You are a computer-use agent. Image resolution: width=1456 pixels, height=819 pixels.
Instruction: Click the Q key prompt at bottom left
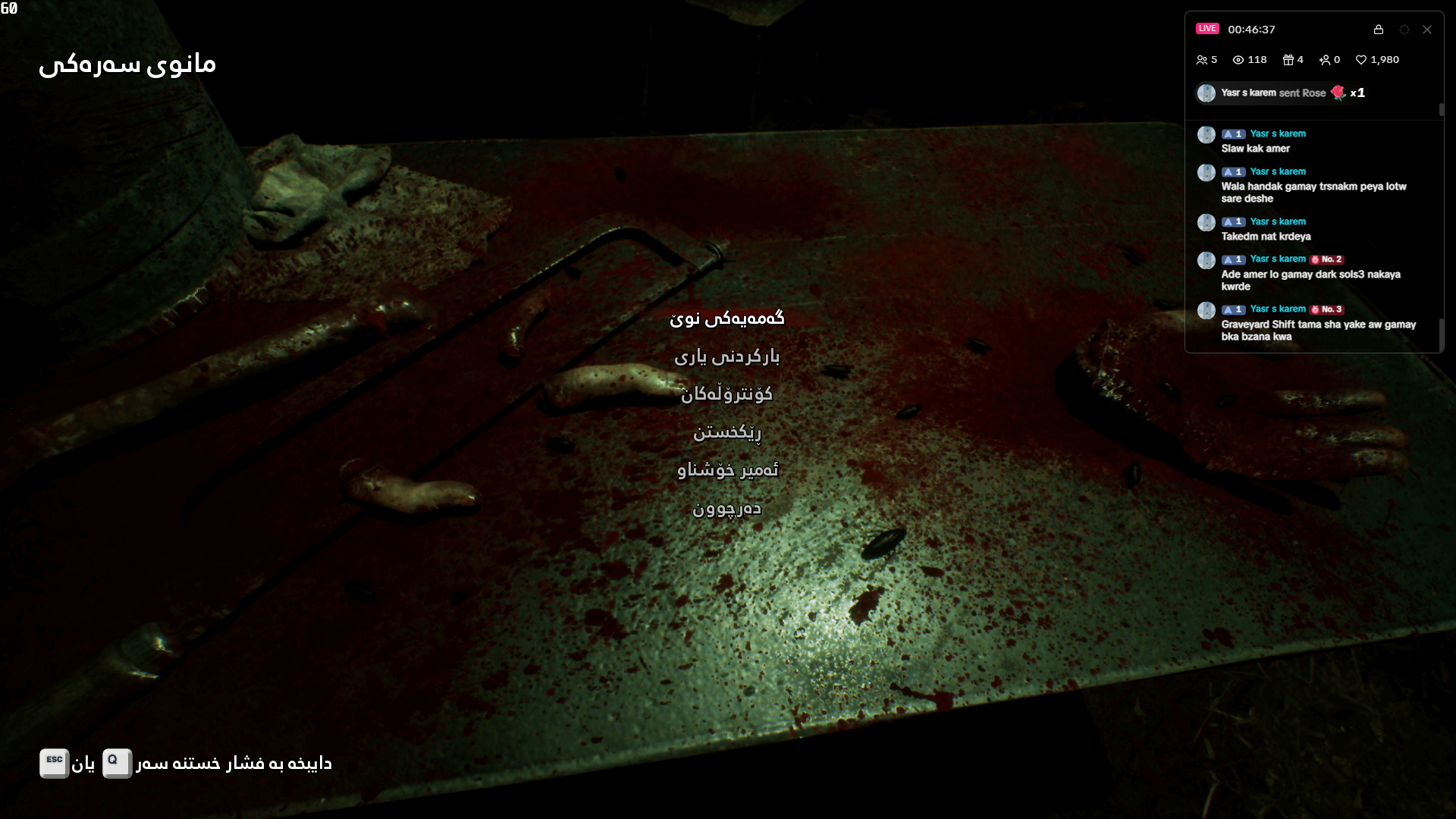tap(116, 764)
